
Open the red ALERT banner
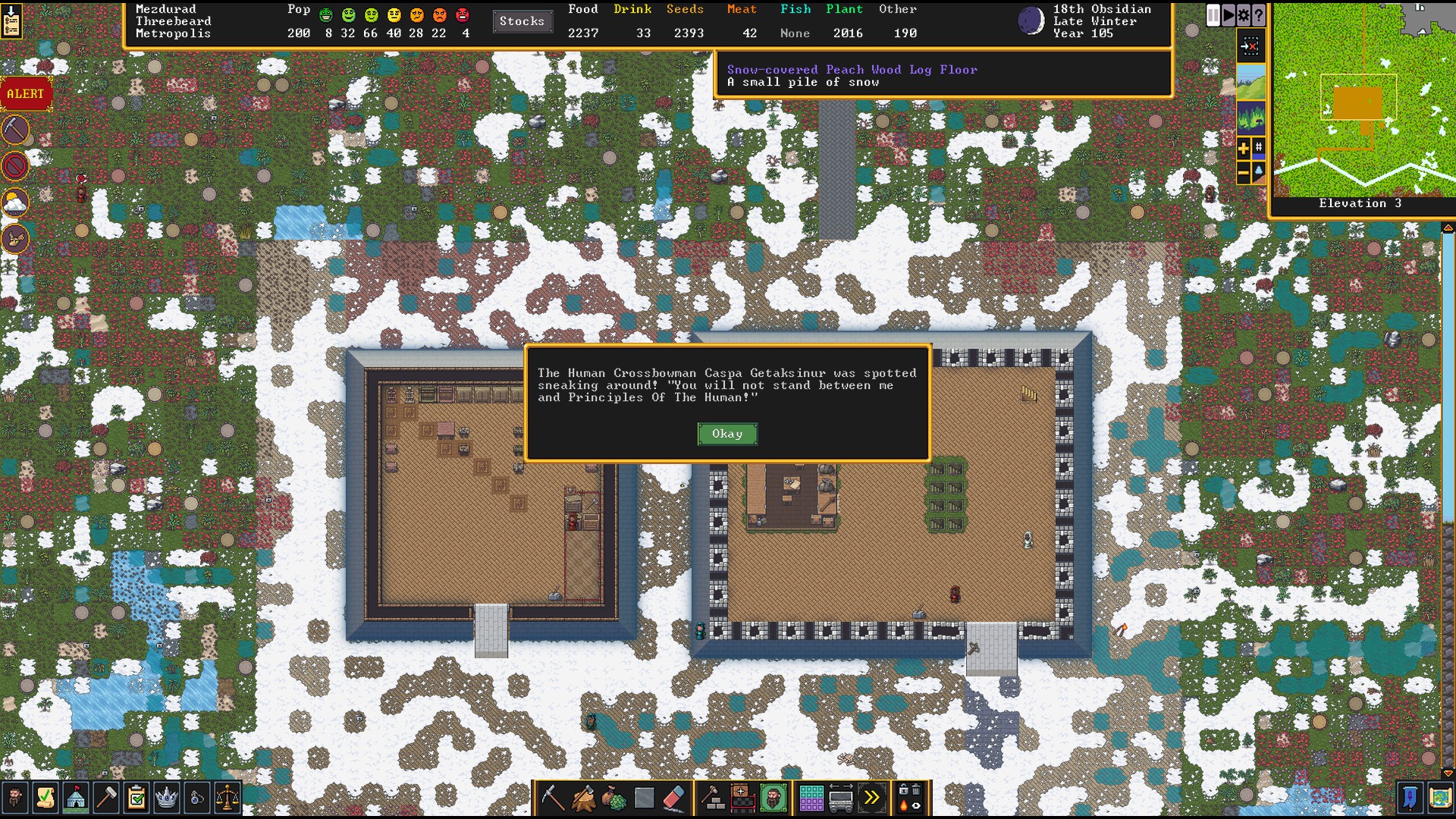26,94
